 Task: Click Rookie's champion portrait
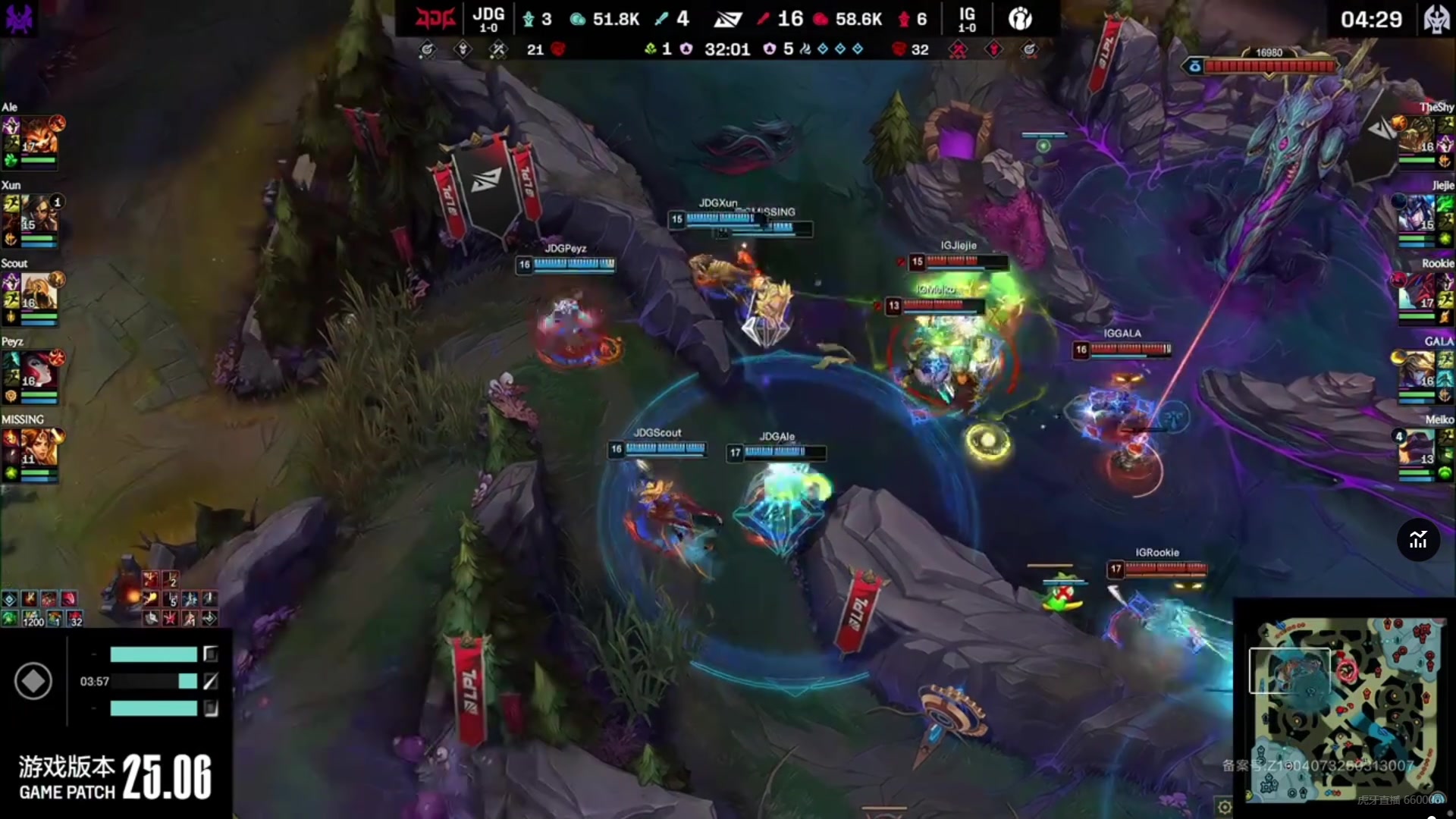[1416, 291]
